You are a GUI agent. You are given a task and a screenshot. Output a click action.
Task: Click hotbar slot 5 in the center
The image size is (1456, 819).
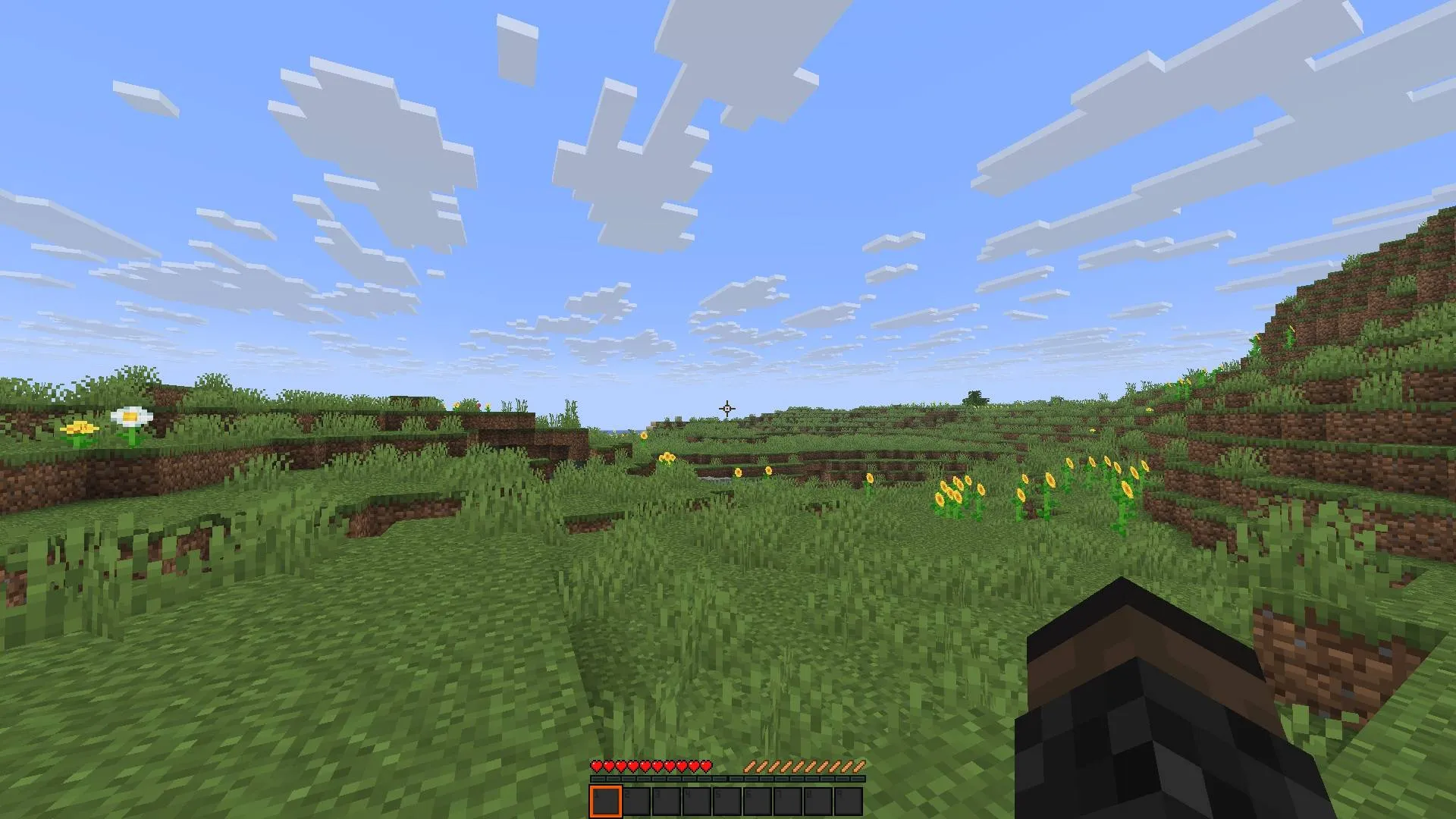point(728,800)
